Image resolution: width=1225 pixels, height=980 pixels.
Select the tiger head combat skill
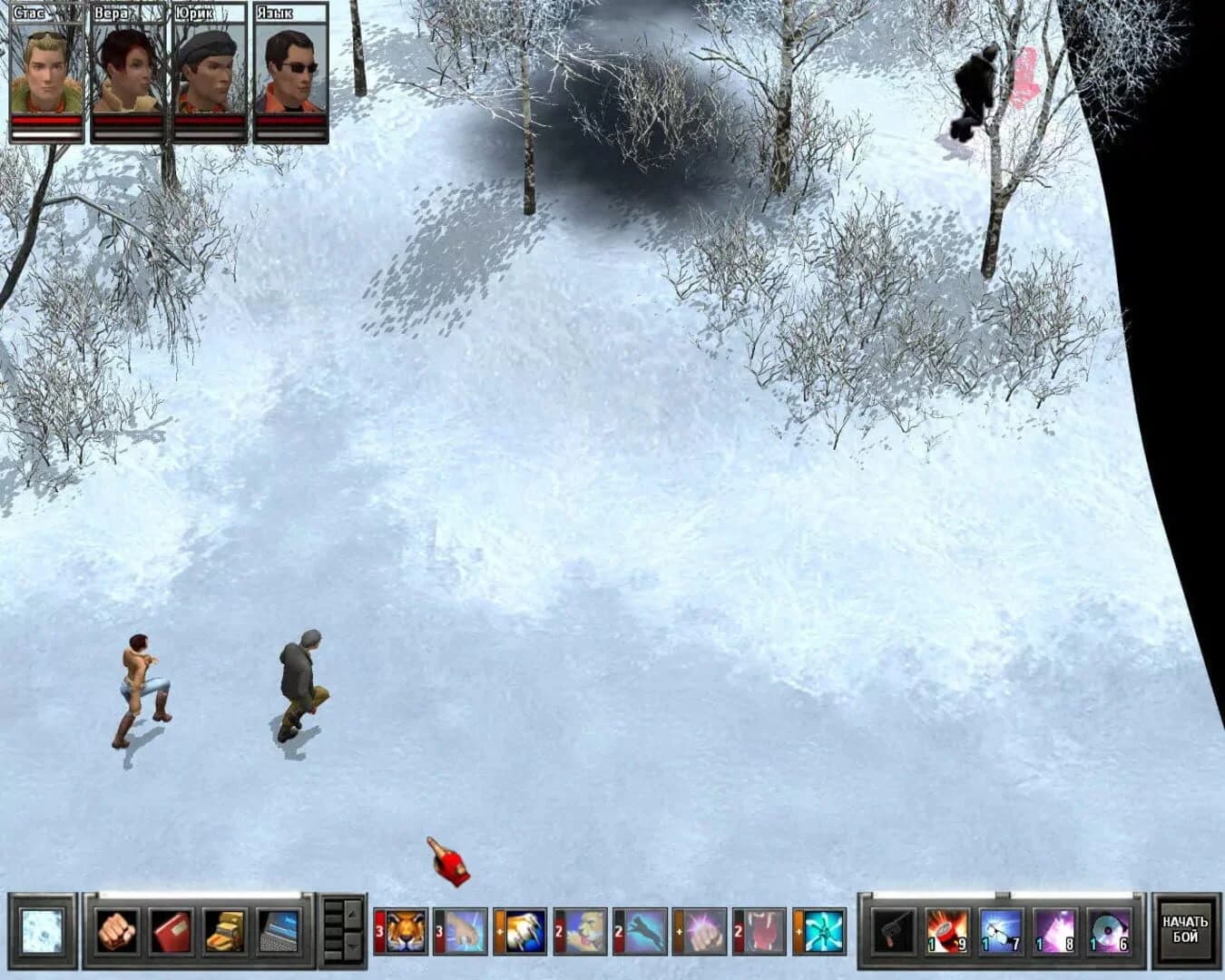pyautogui.click(x=404, y=932)
